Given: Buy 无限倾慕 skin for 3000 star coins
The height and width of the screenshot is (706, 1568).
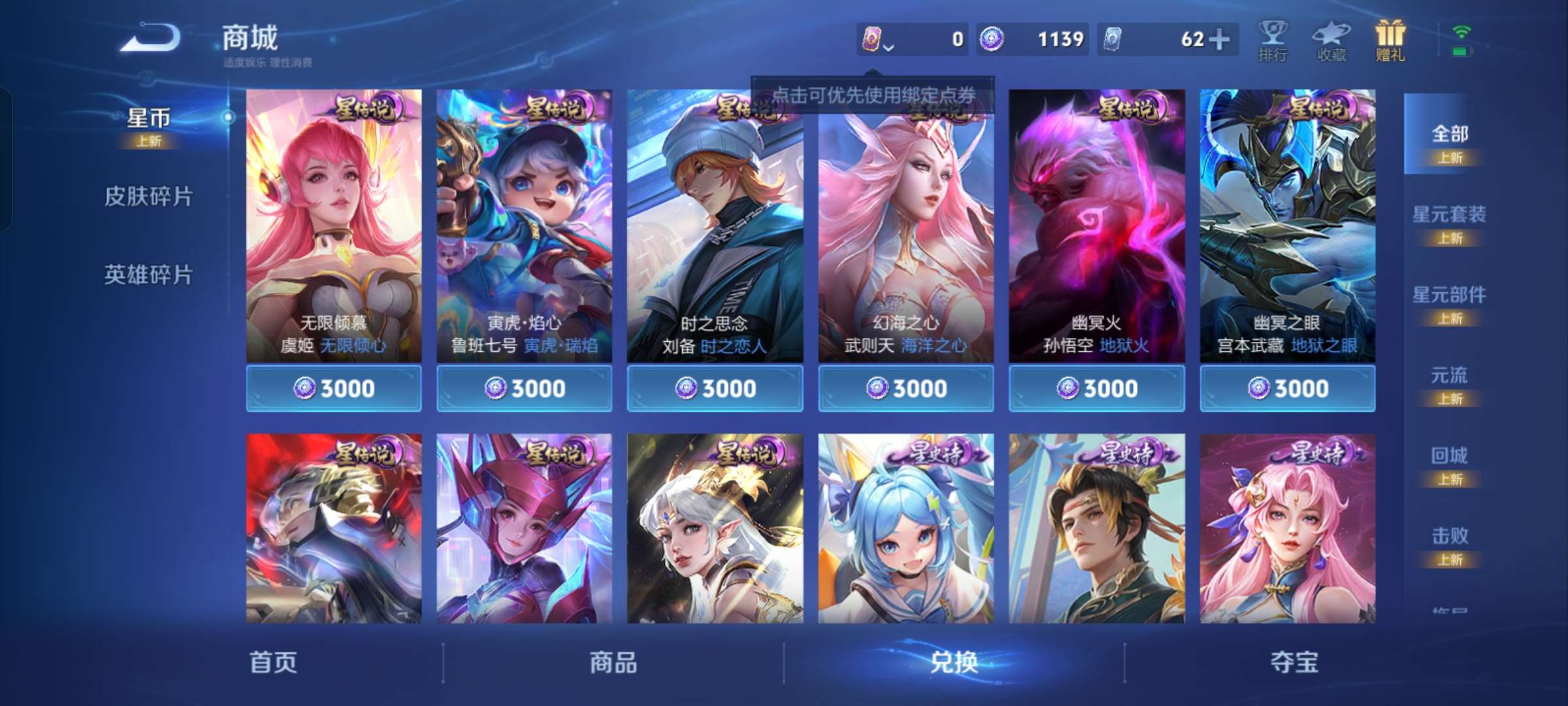Looking at the screenshot, I should pos(335,388).
